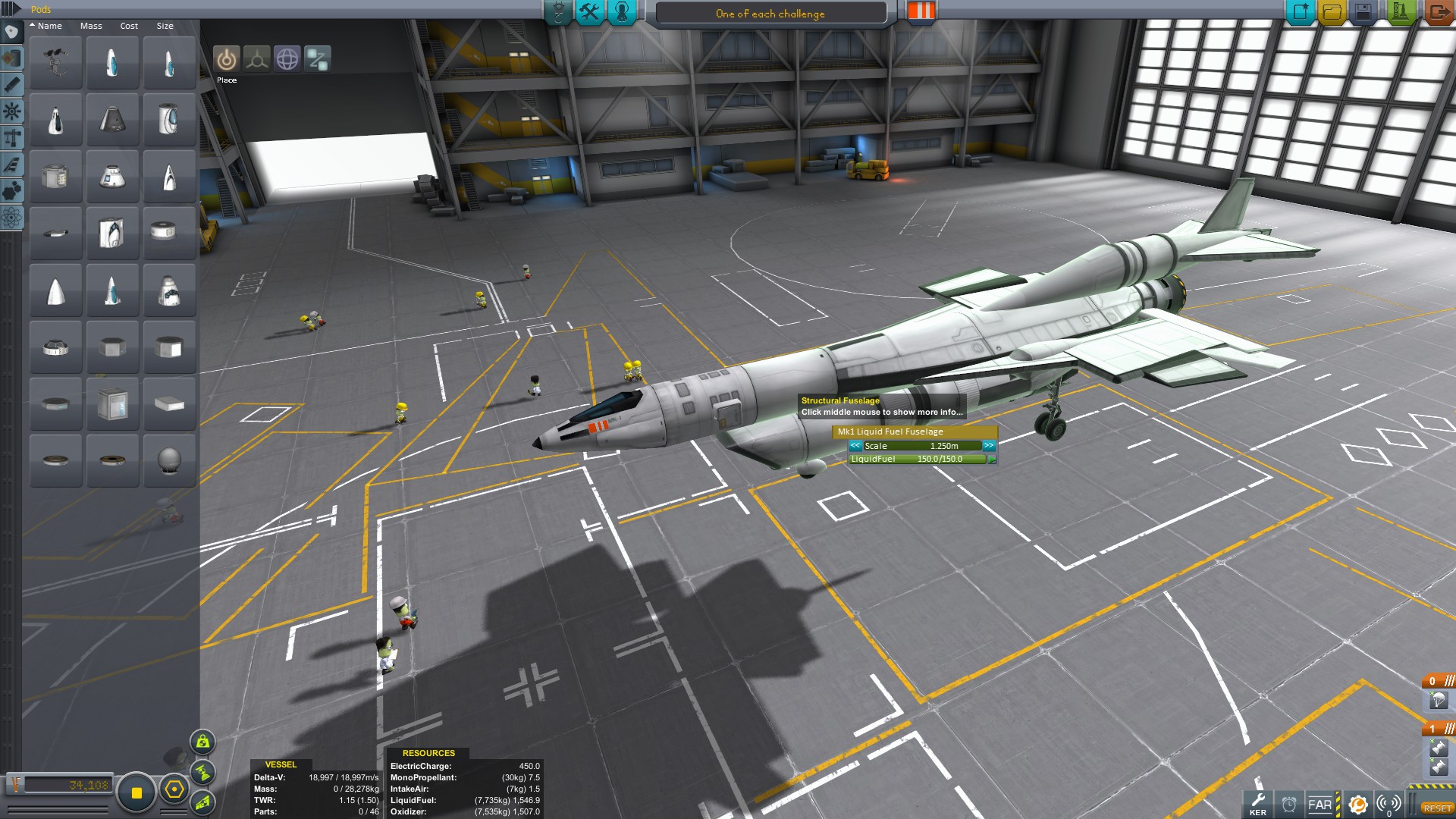Image resolution: width=1456 pixels, height=819 pixels.
Task: Sort parts by Mass
Action: pyautogui.click(x=91, y=26)
